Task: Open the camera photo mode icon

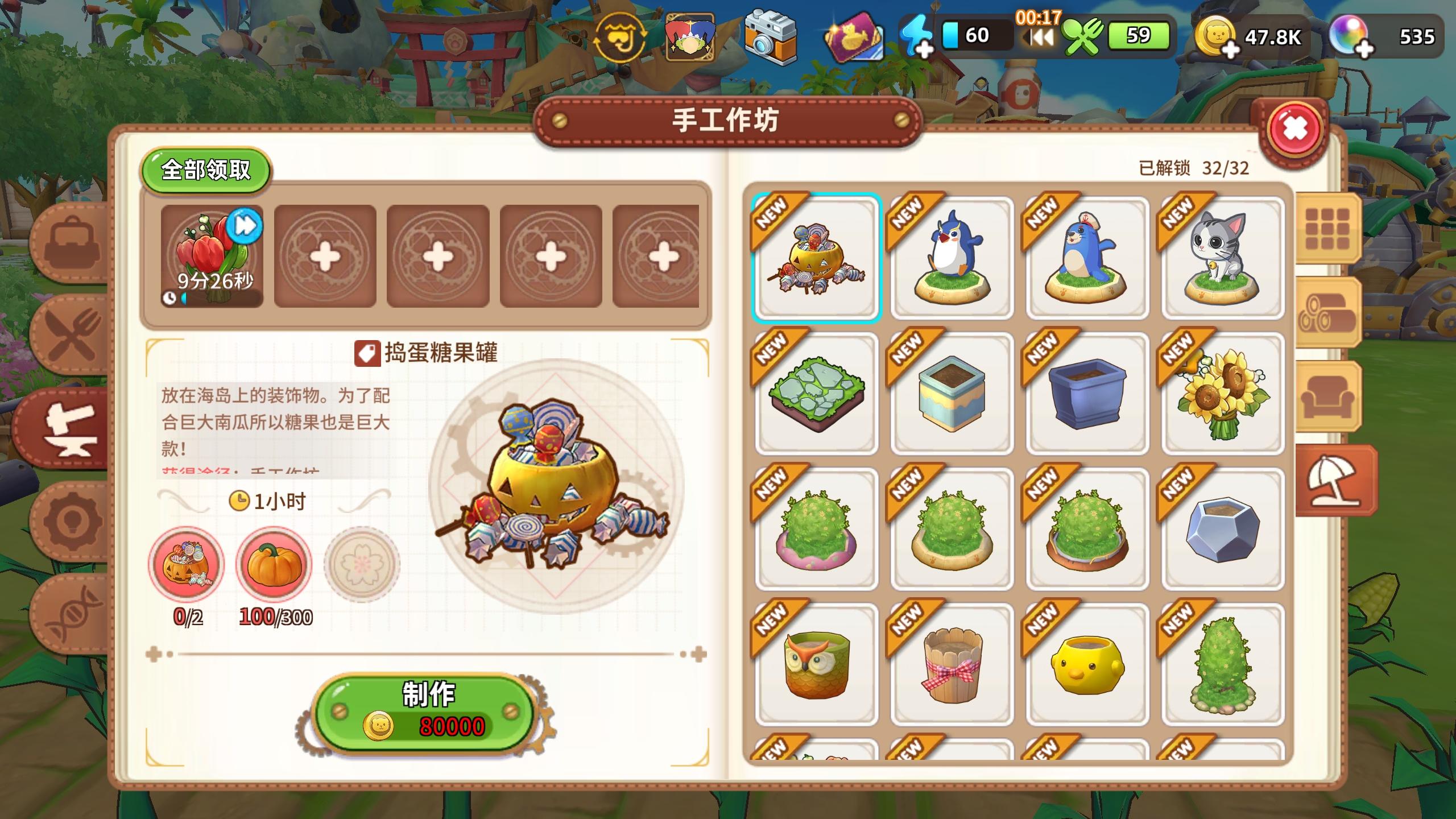Action: [771, 37]
